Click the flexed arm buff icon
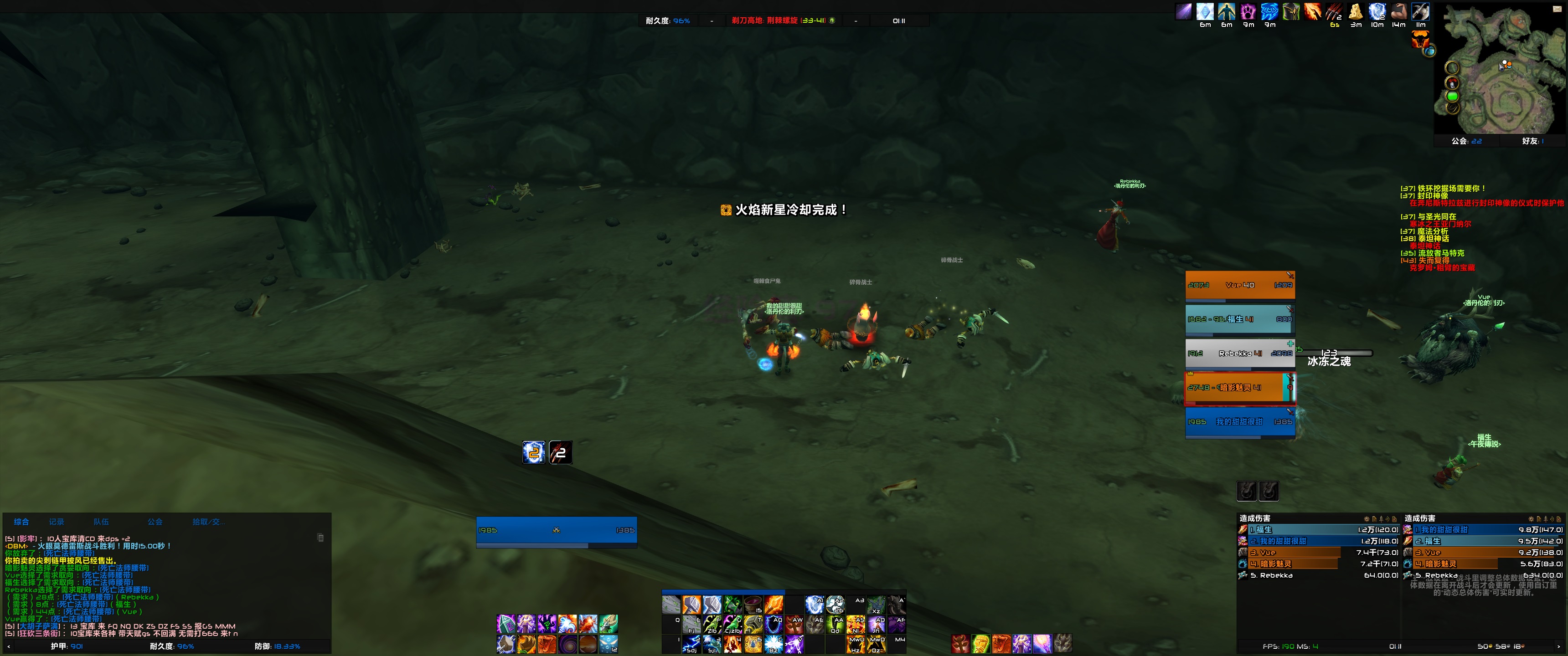The height and width of the screenshot is (656, 1568). 1399,11
